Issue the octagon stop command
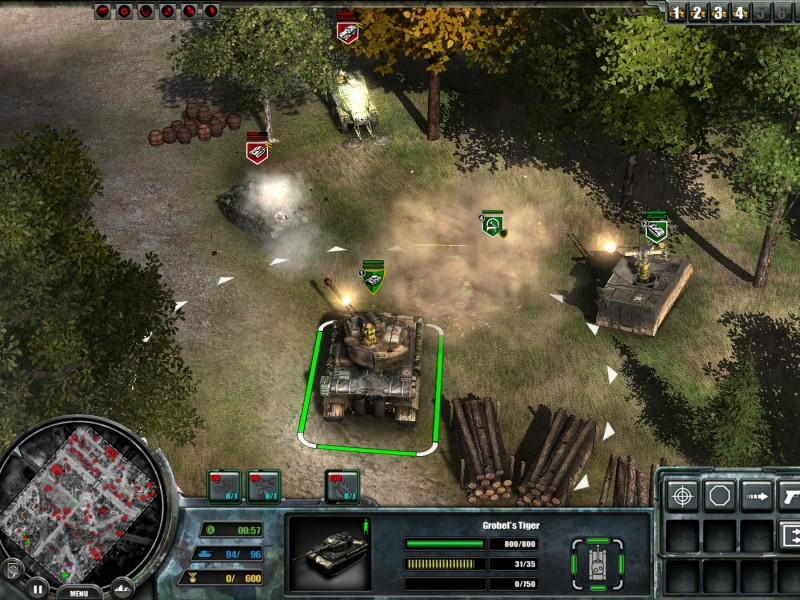This screenshot has width=800, height=600. click(x=720, y=495)
